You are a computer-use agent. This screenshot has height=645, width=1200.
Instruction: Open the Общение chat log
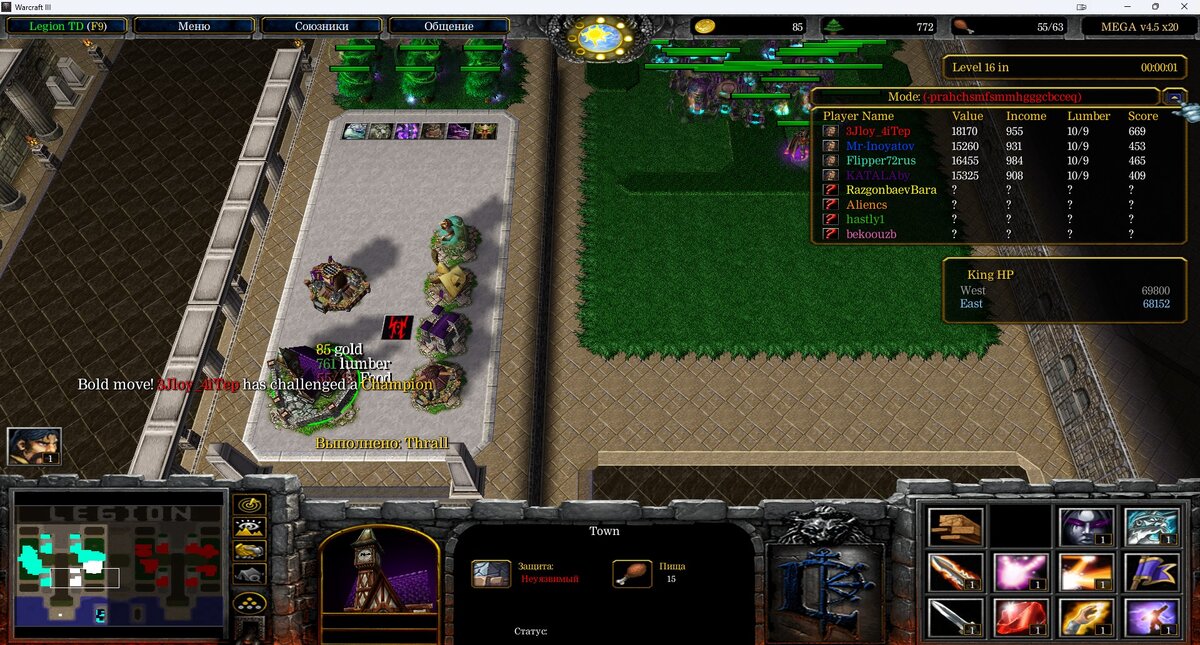click(x=448, y=26)
